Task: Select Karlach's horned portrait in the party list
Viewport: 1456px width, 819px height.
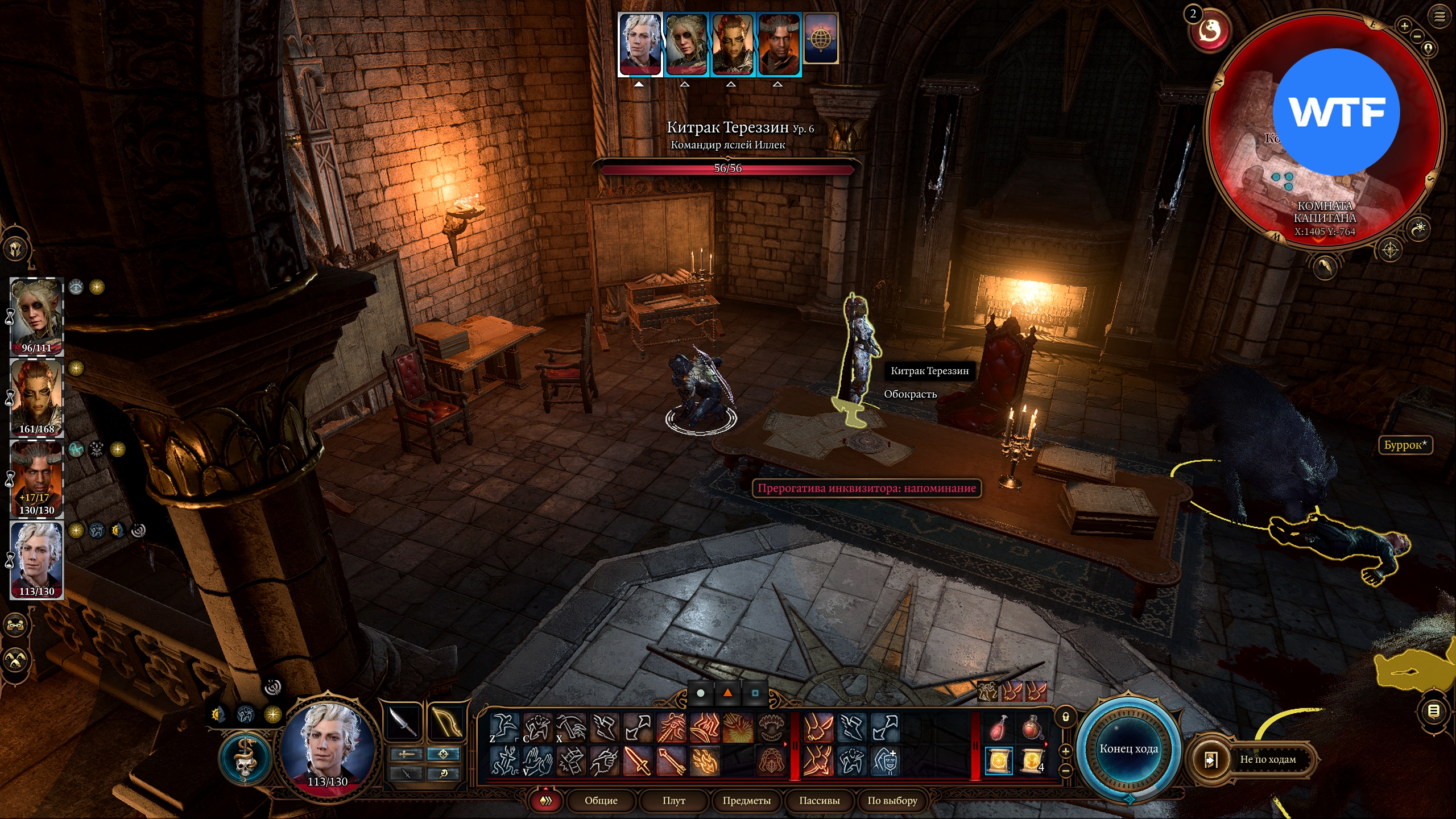Action: click(x=37, y=479)
